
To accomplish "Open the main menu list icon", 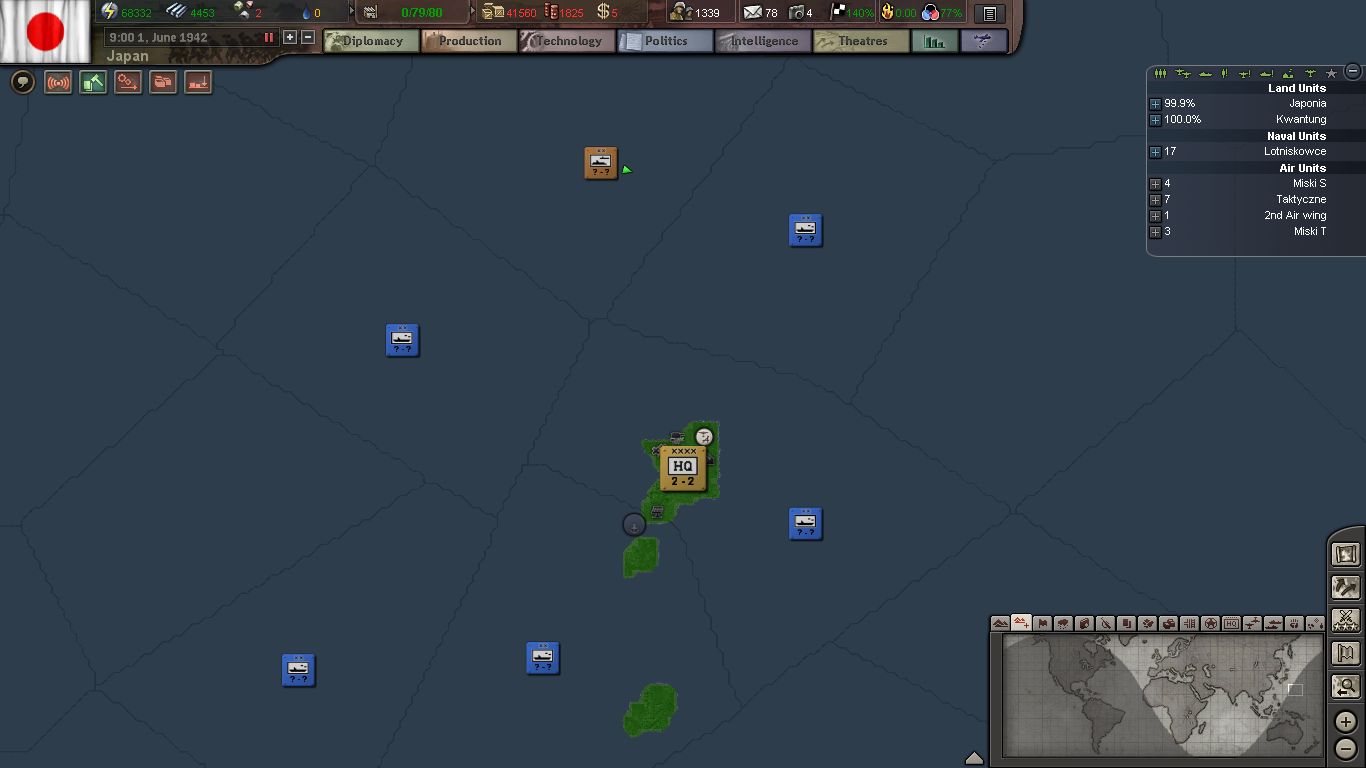I will pyautogui.click(x=989, y=13).
